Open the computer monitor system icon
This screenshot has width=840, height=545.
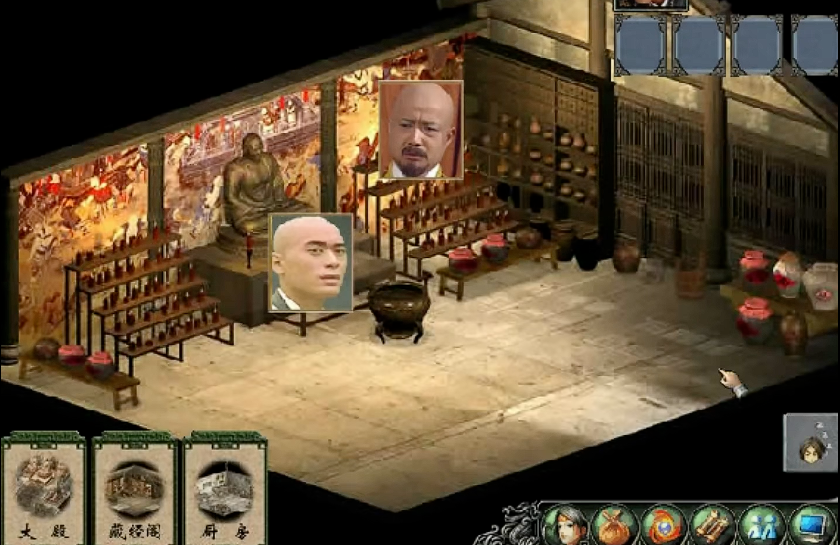(x=811, y=525)
